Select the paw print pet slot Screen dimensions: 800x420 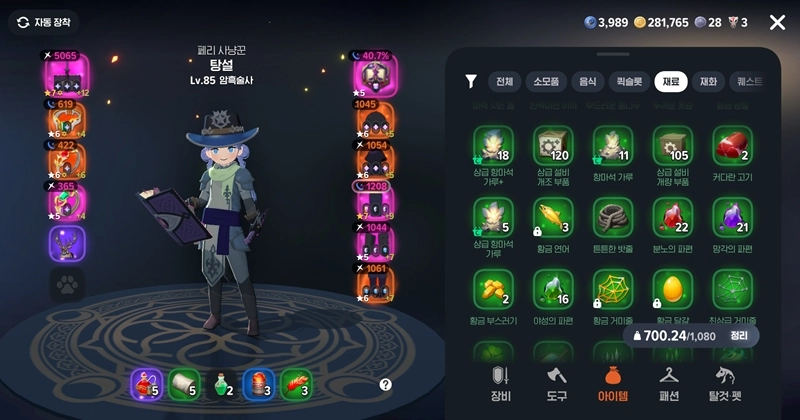pos(67,285)
